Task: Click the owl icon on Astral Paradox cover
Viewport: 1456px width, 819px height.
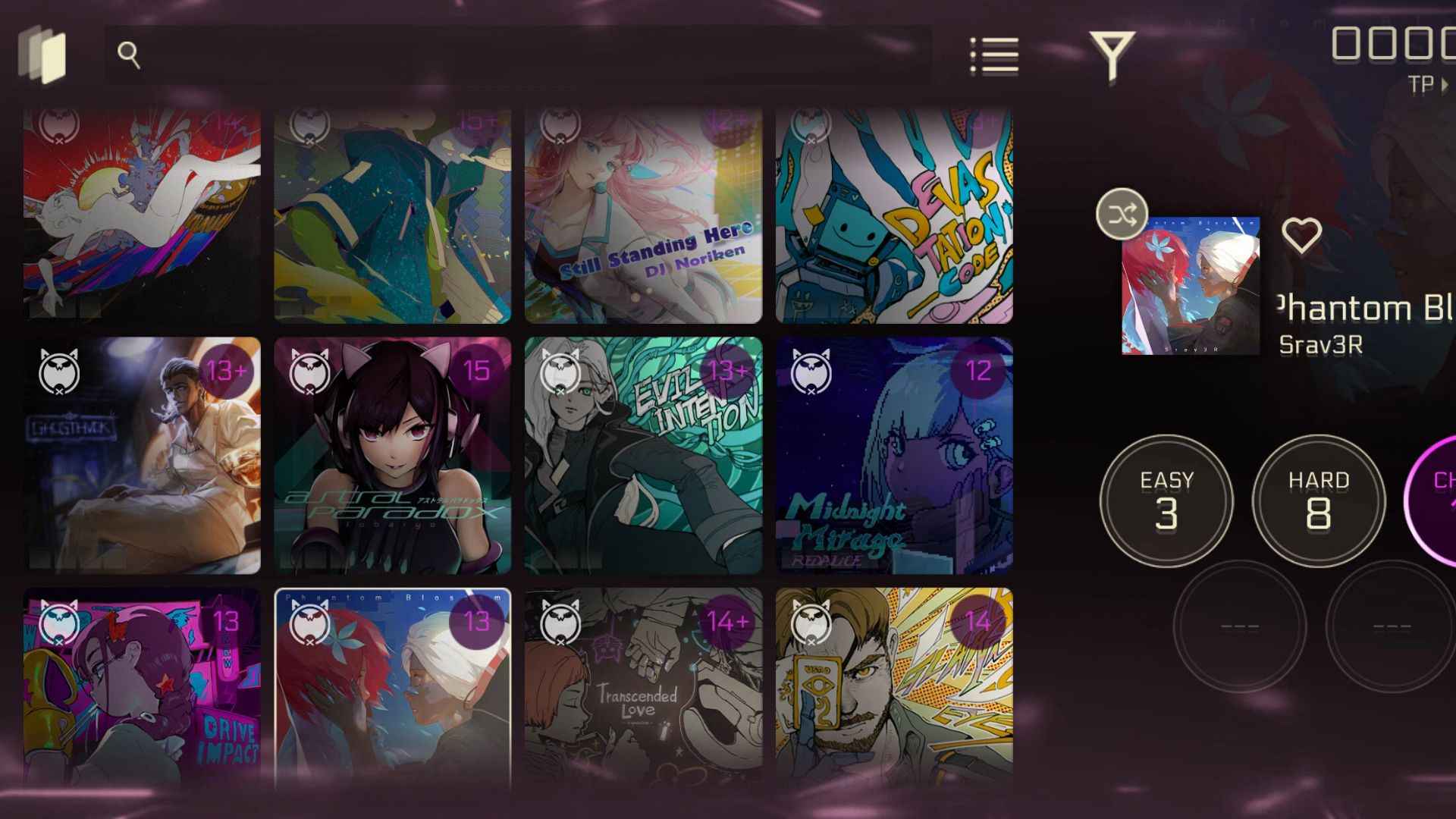Action: tap(312, 372)
